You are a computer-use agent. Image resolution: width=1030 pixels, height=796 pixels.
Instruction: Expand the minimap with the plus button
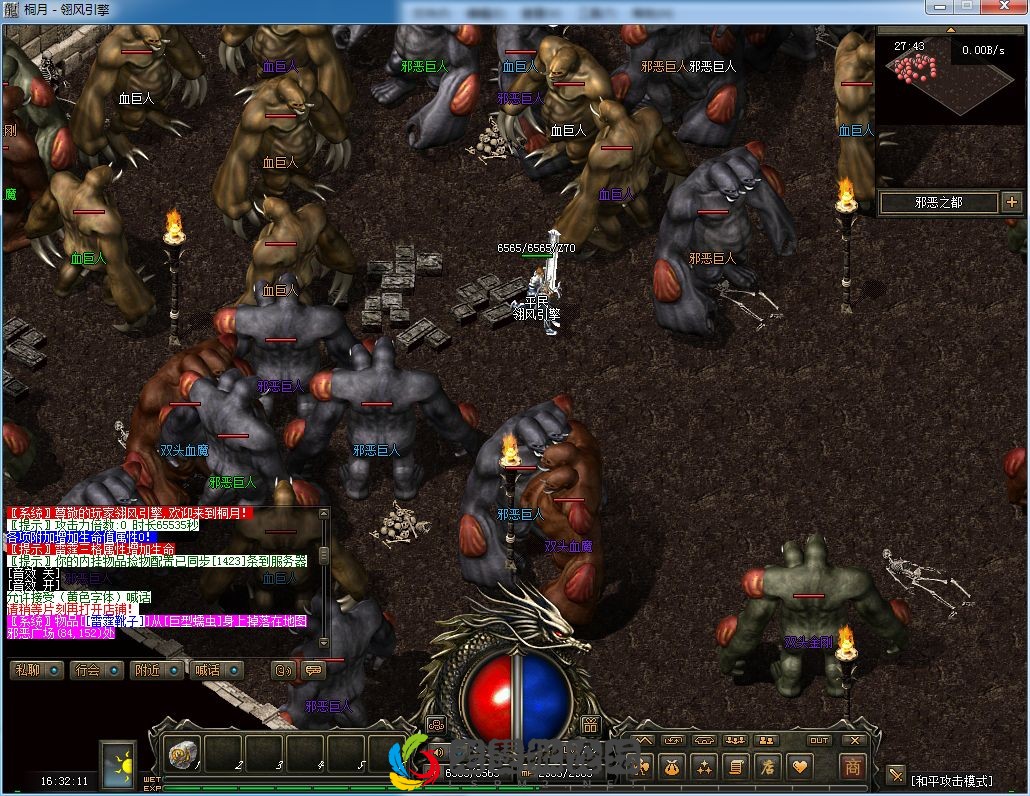tap(1011, 202)
